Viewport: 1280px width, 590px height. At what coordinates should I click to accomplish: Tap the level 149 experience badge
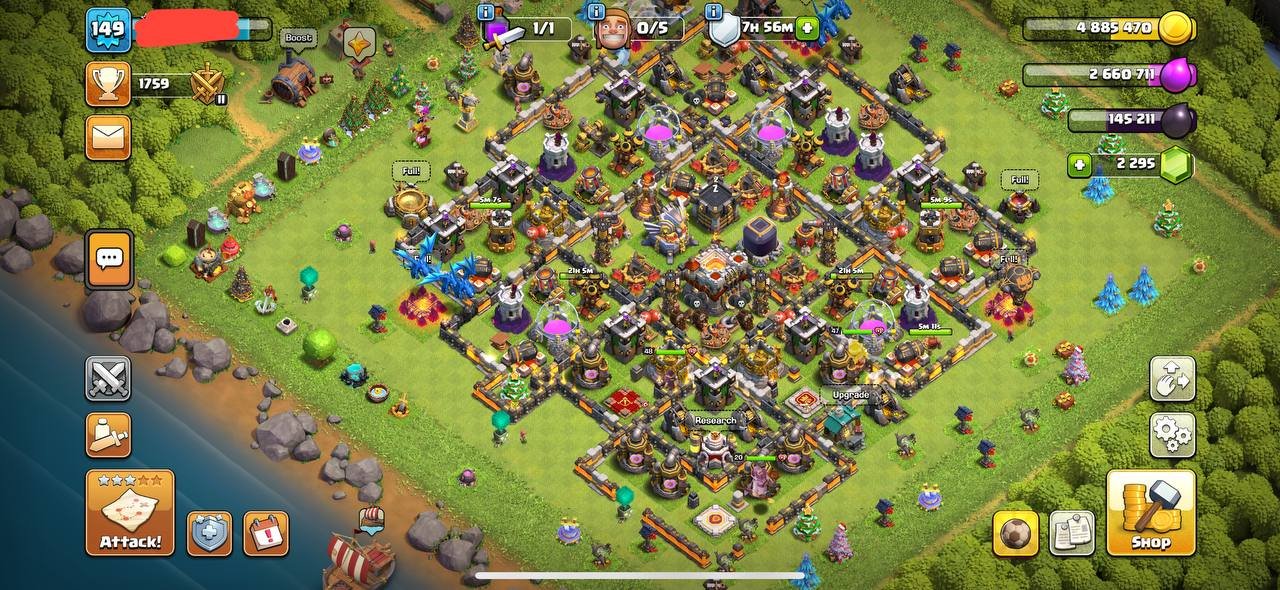108,29
